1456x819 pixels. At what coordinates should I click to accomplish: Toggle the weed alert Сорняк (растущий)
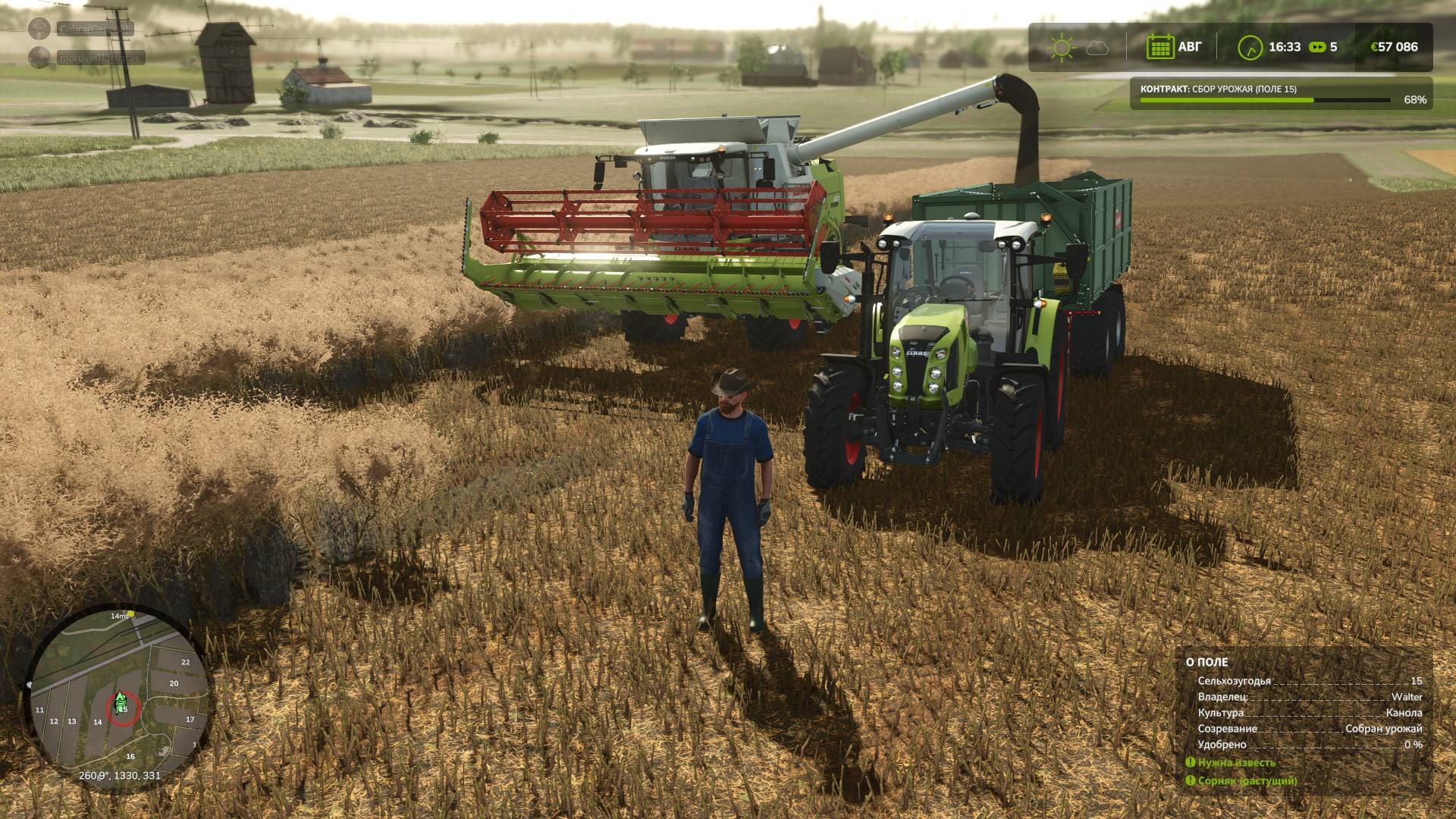pyautogui.click(x=1247, y=781)
